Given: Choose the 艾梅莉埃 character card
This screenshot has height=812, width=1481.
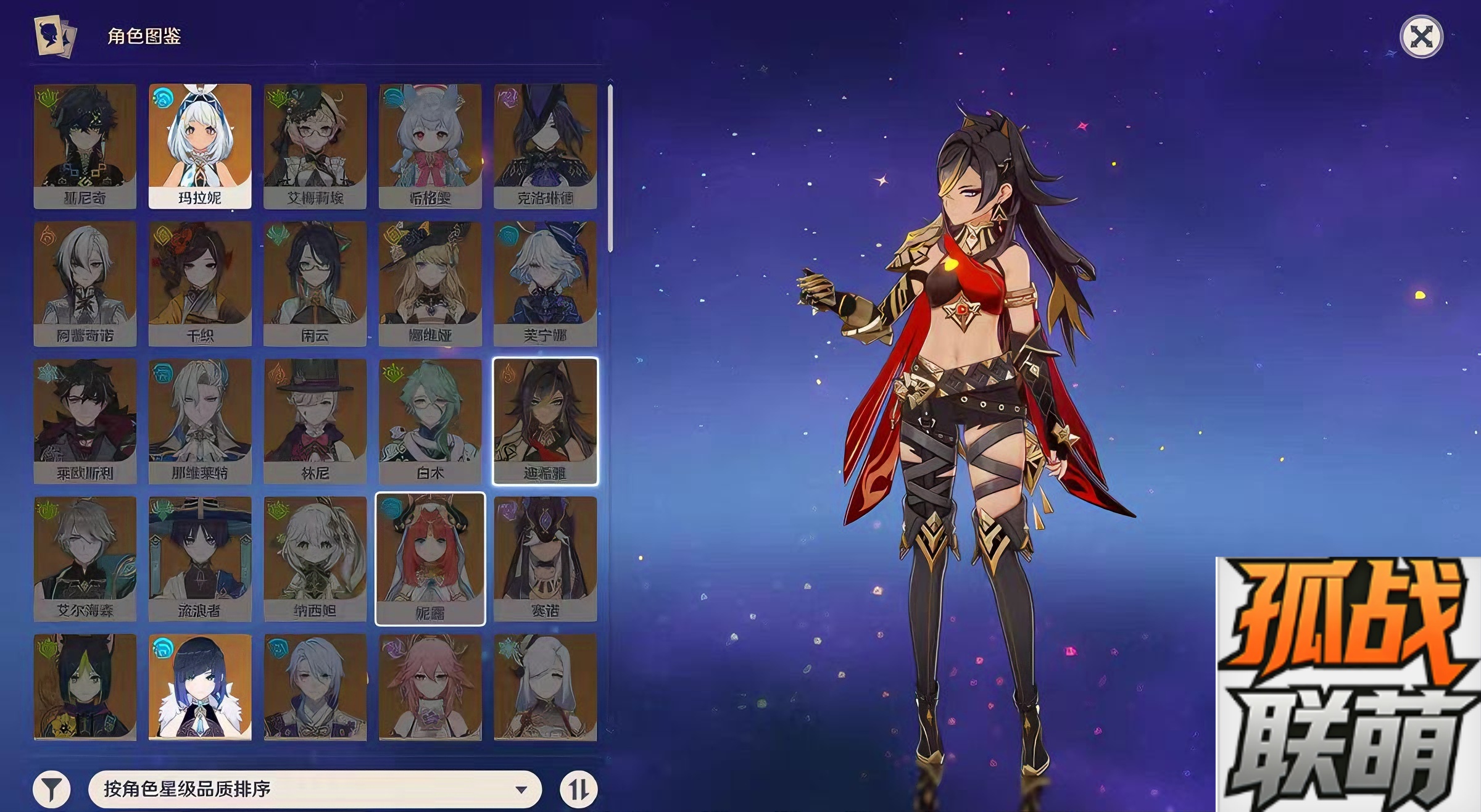Looking at the screenshot, I should [315, 146].
